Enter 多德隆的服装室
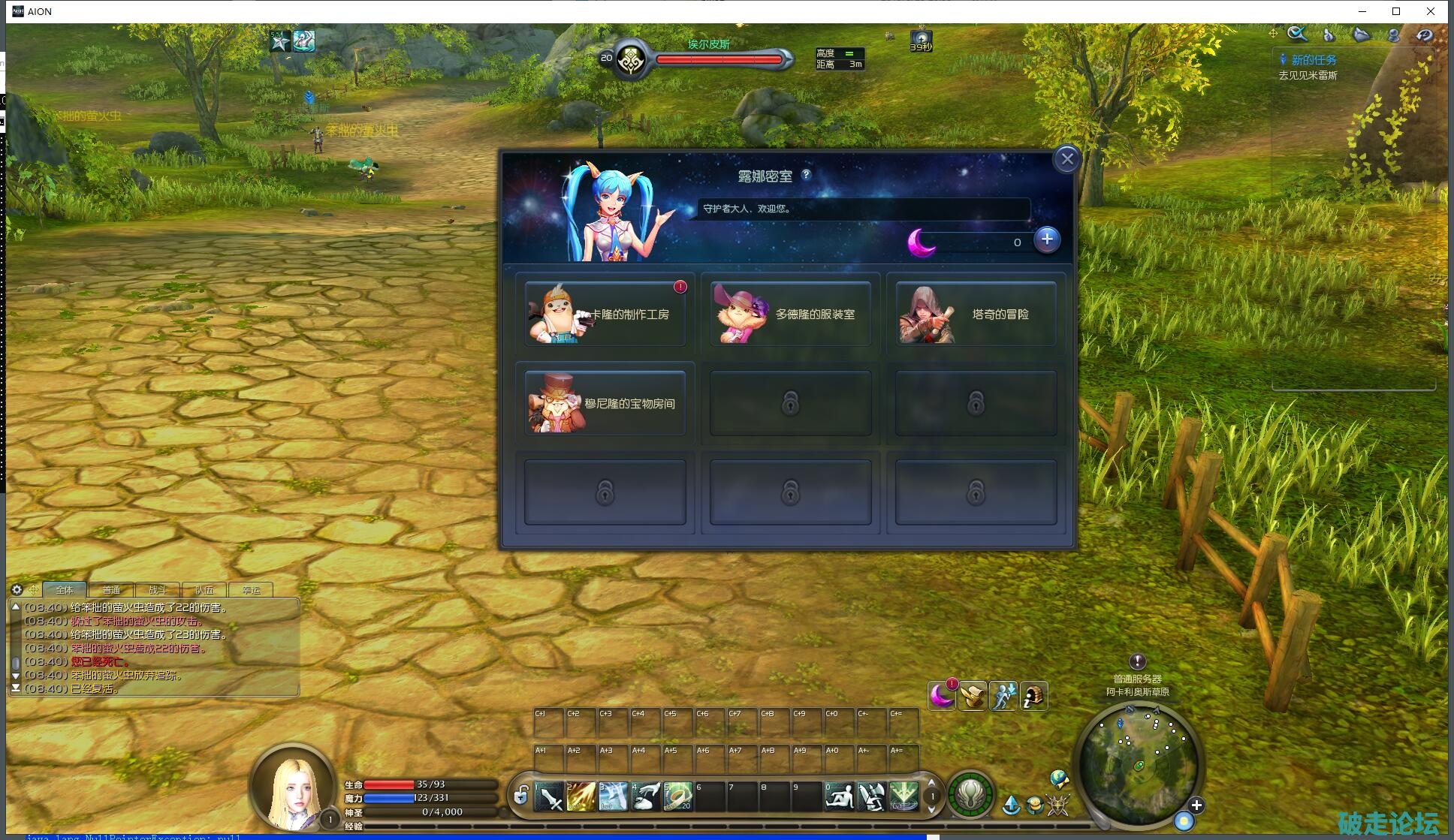The image size is (1454, 840). [x=790, y=315]
